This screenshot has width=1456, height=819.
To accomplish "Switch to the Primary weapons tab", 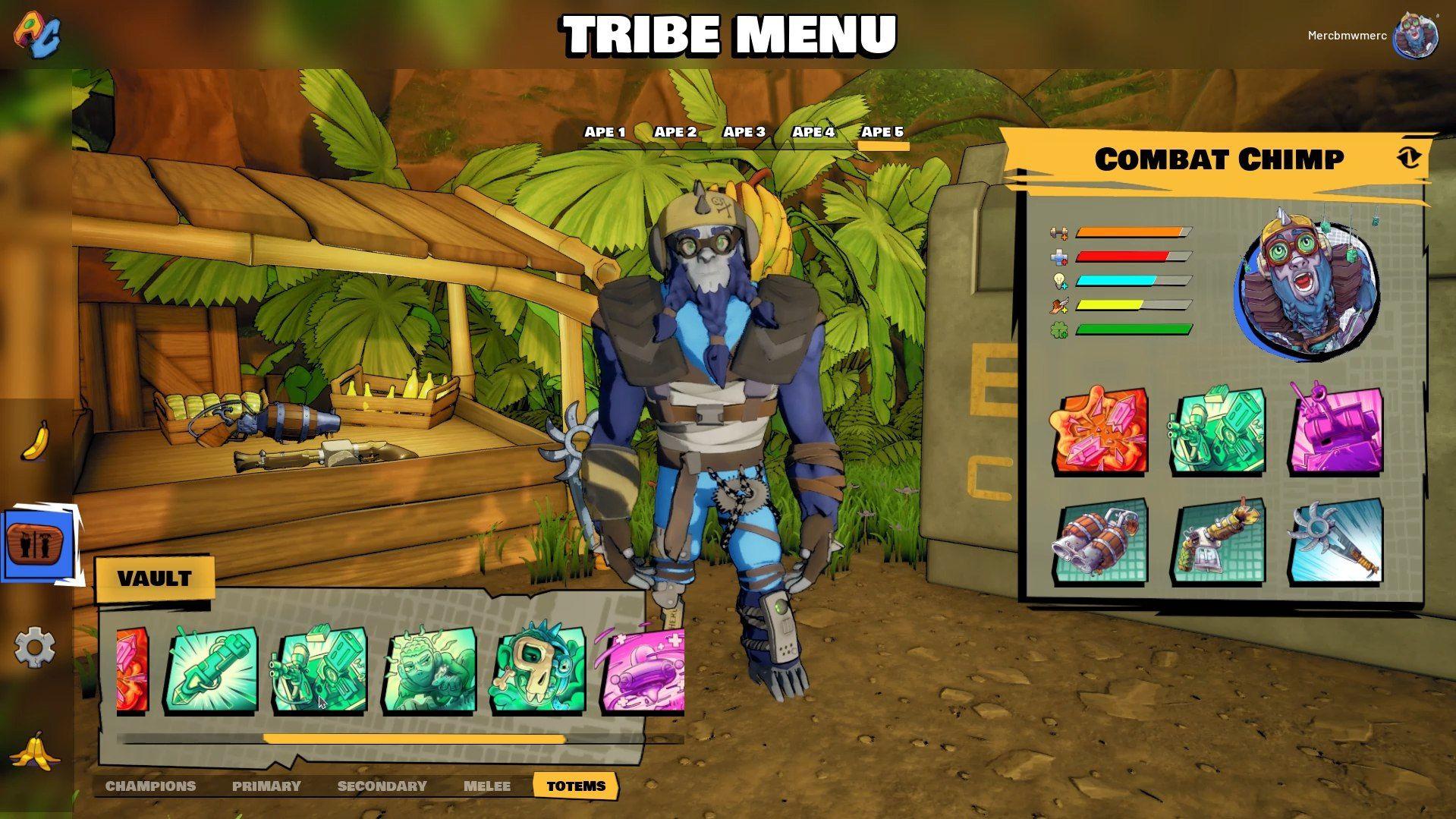I will point(266,786).
